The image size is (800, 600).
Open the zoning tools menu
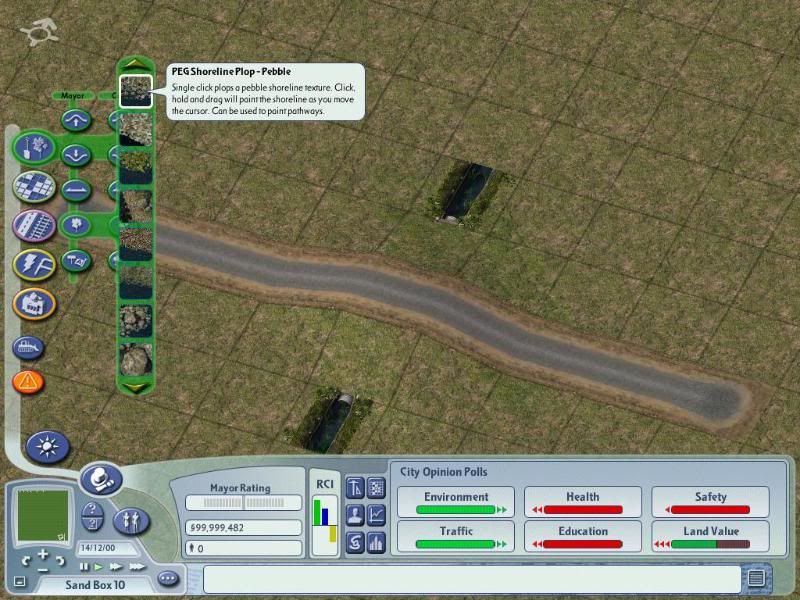pyautogui.click(x=34, y=186)
